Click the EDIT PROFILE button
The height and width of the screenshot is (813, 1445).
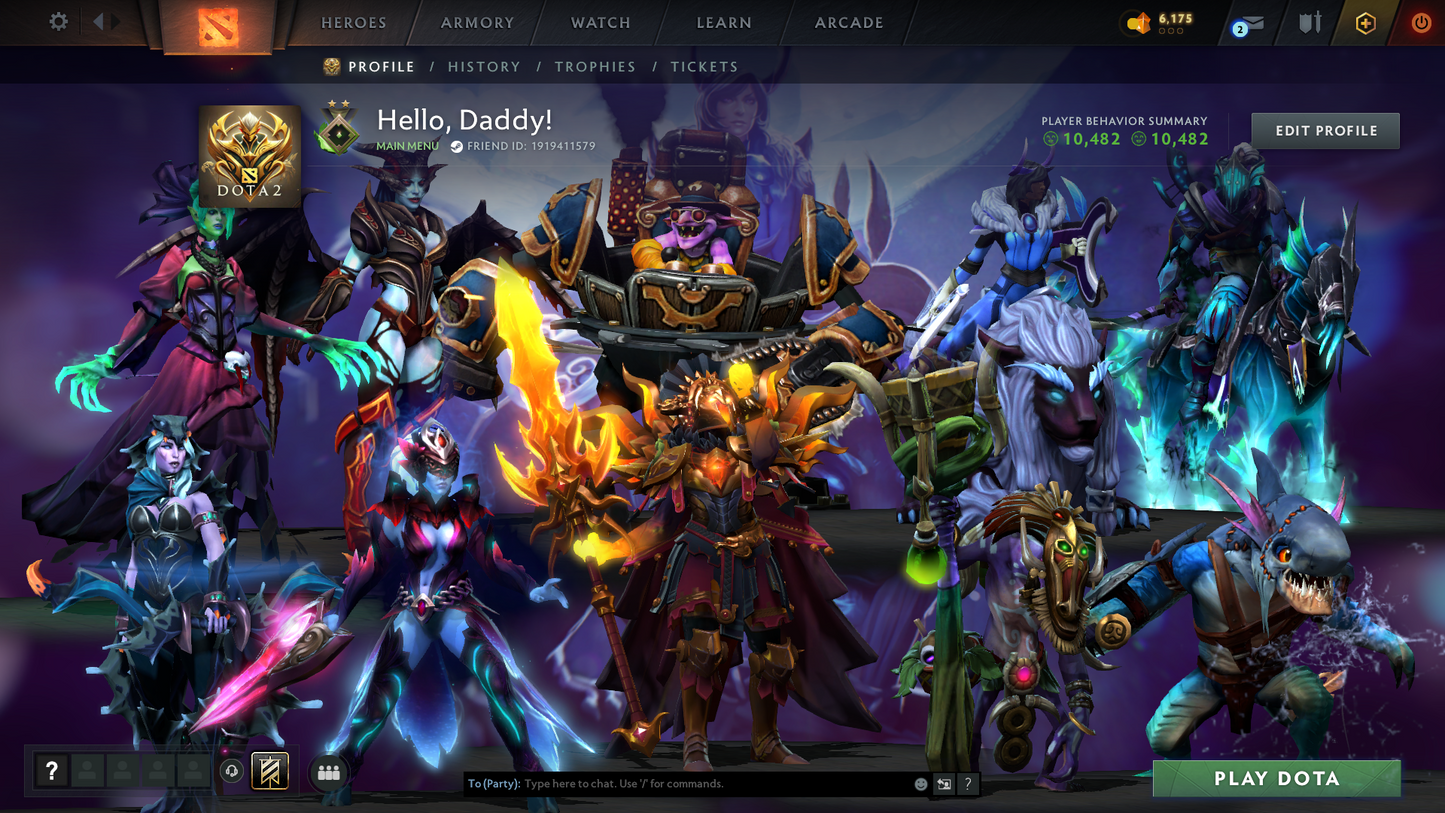(1324, 130)
